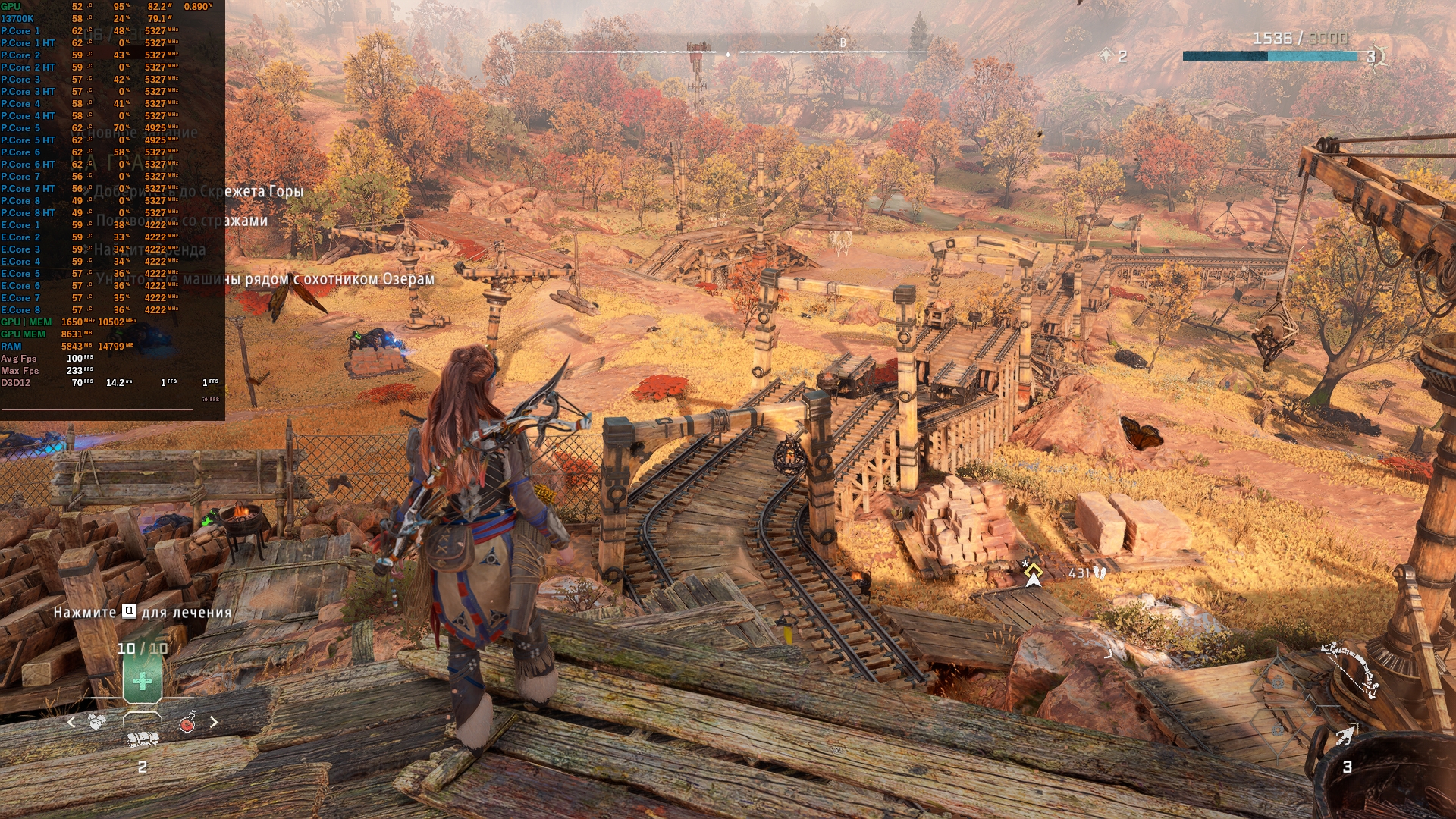This screenshot has height=819, width=1456.
Task: Click the skill points arrow icon
Action: point(1106,55)
